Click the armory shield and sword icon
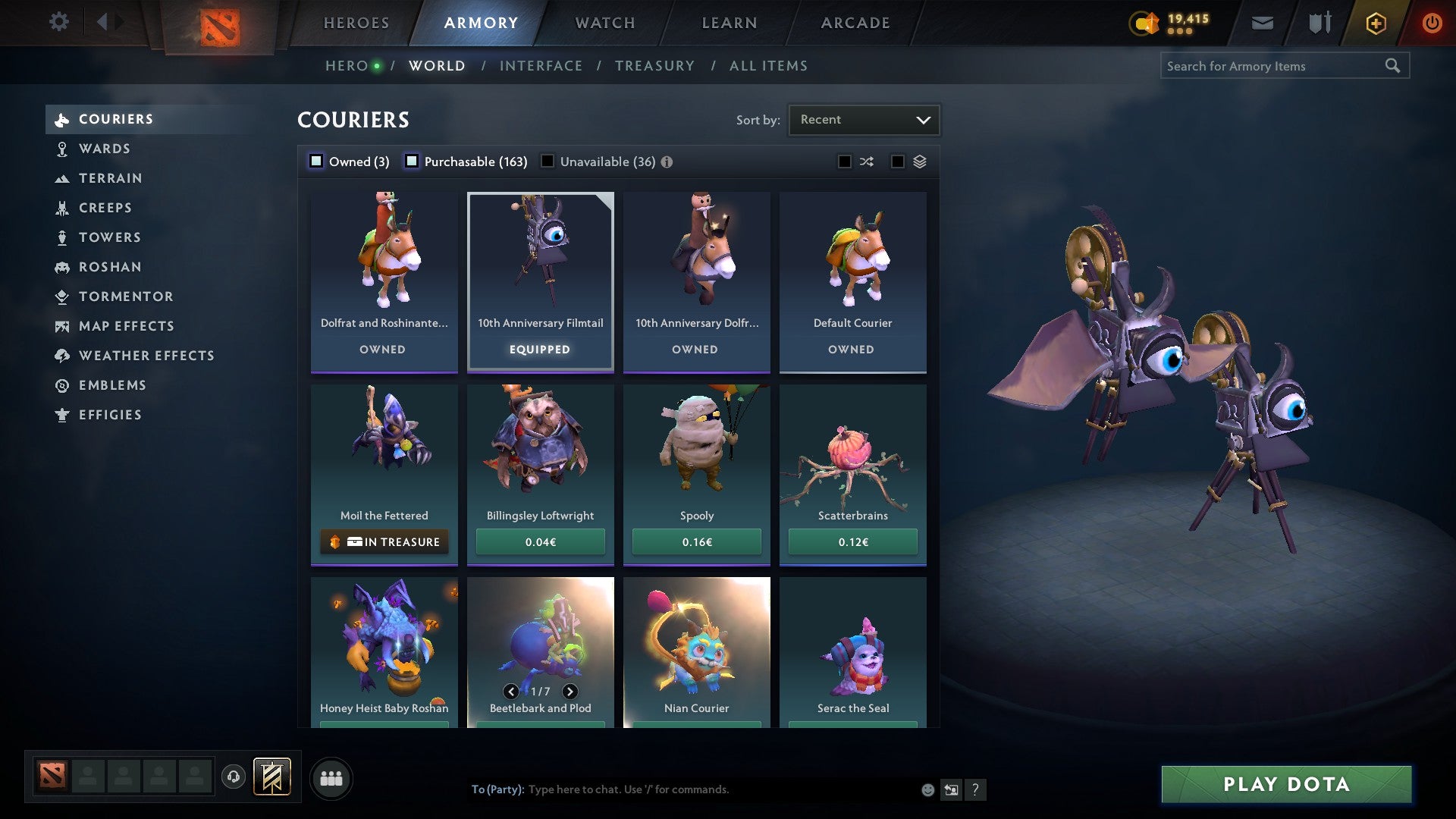 coord(1318,22)
